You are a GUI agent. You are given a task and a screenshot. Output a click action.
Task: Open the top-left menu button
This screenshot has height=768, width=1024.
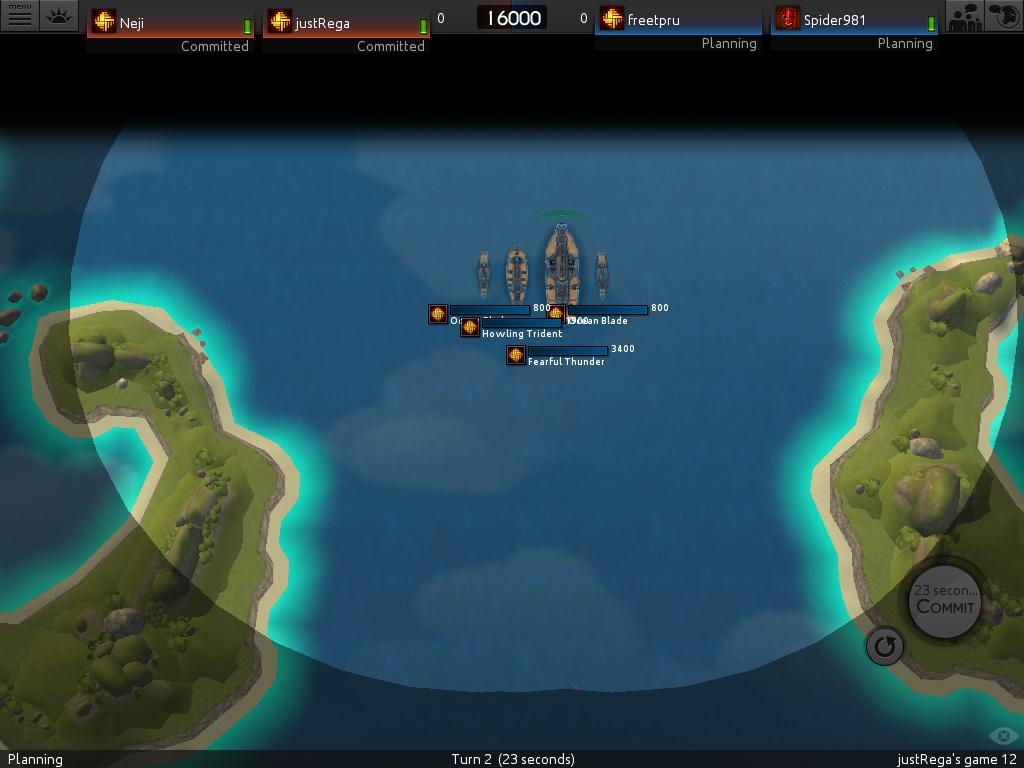[x=19, y=15]
